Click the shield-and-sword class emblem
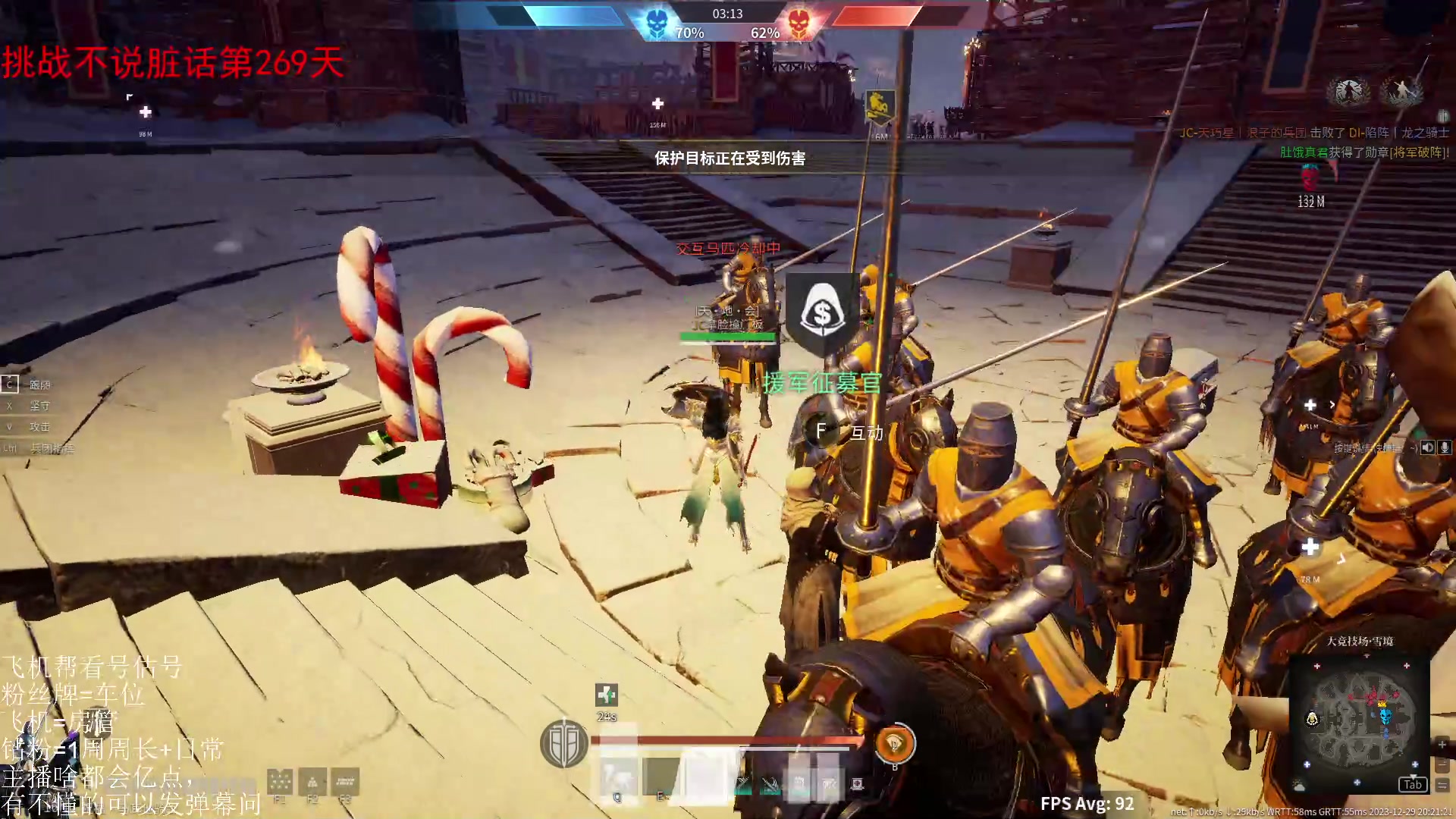 click(x=563, y=744)
